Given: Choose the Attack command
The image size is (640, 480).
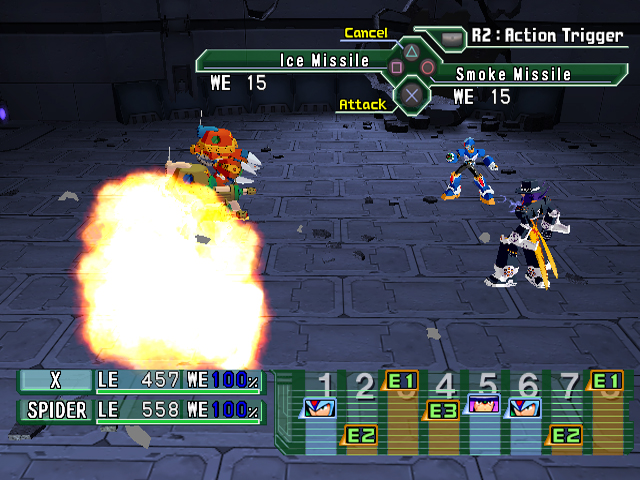Looking at the screenshot, I should tap(362, 104).
